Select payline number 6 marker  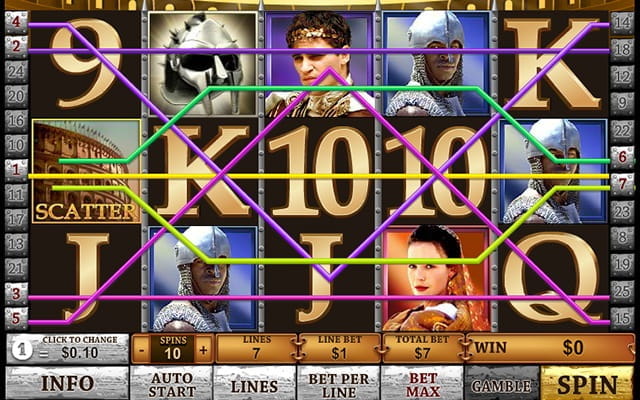click(x=621, y=156)
